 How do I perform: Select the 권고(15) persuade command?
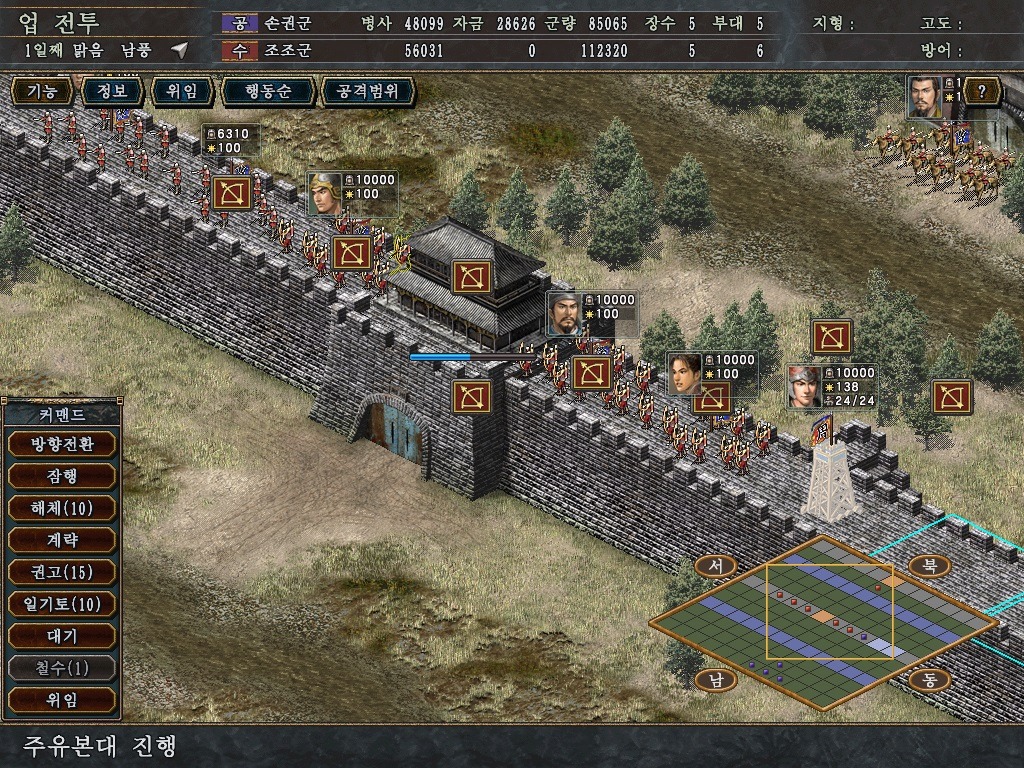[x=61, y=572]
